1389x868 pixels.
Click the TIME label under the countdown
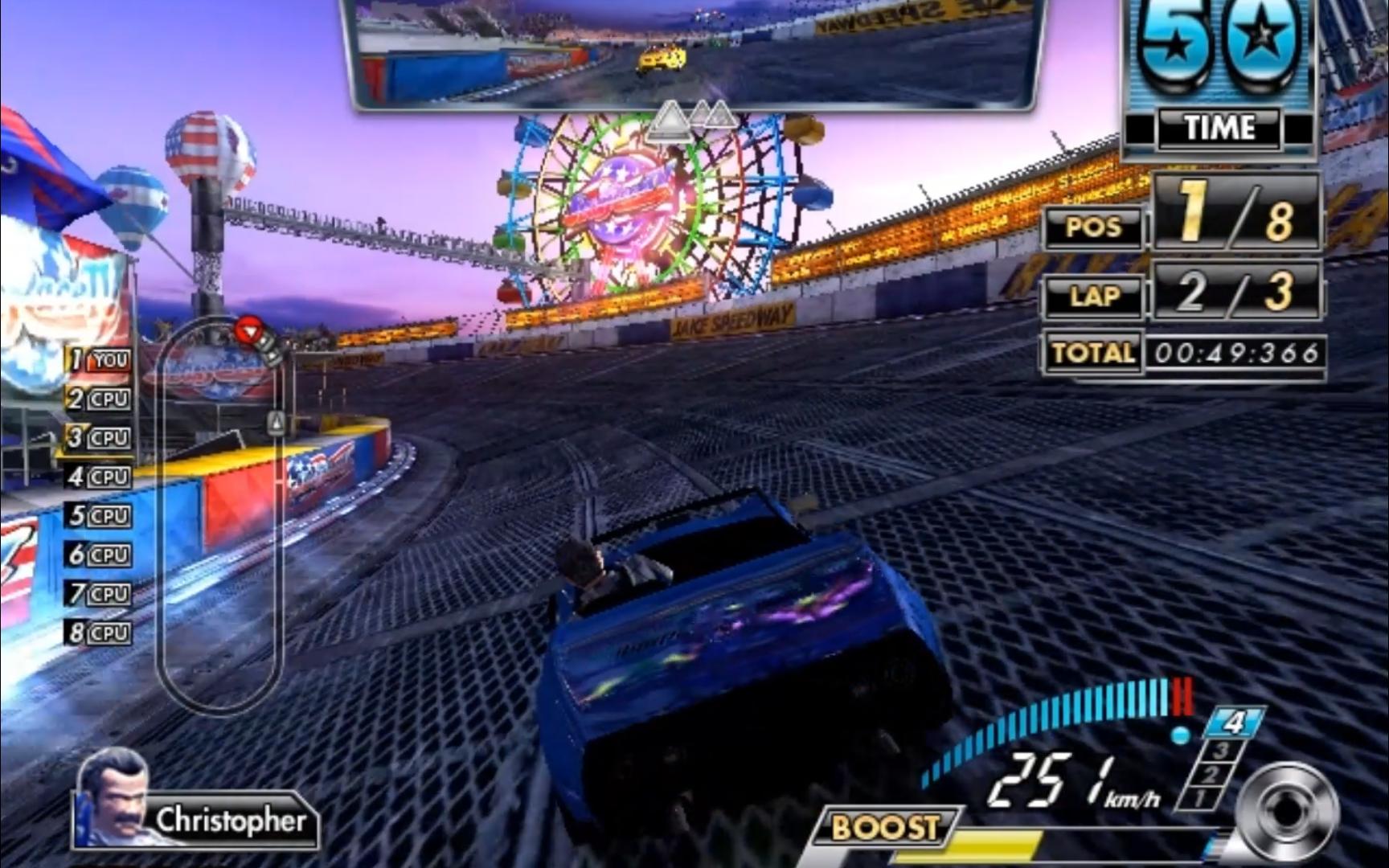(x=1220, y=127)
